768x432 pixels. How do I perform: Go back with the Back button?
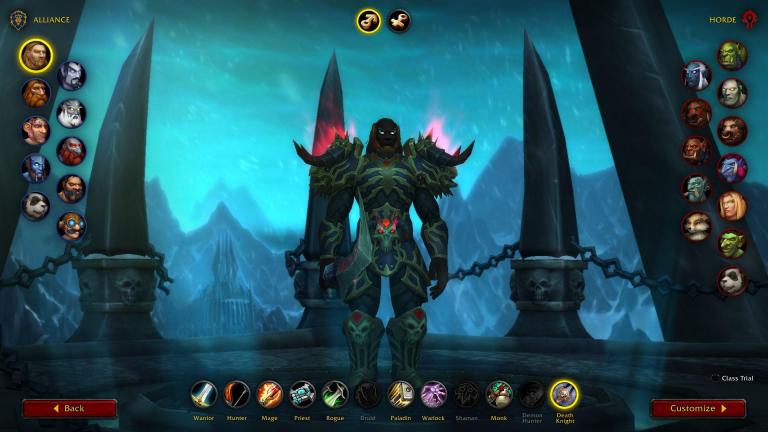coord(70,408)
